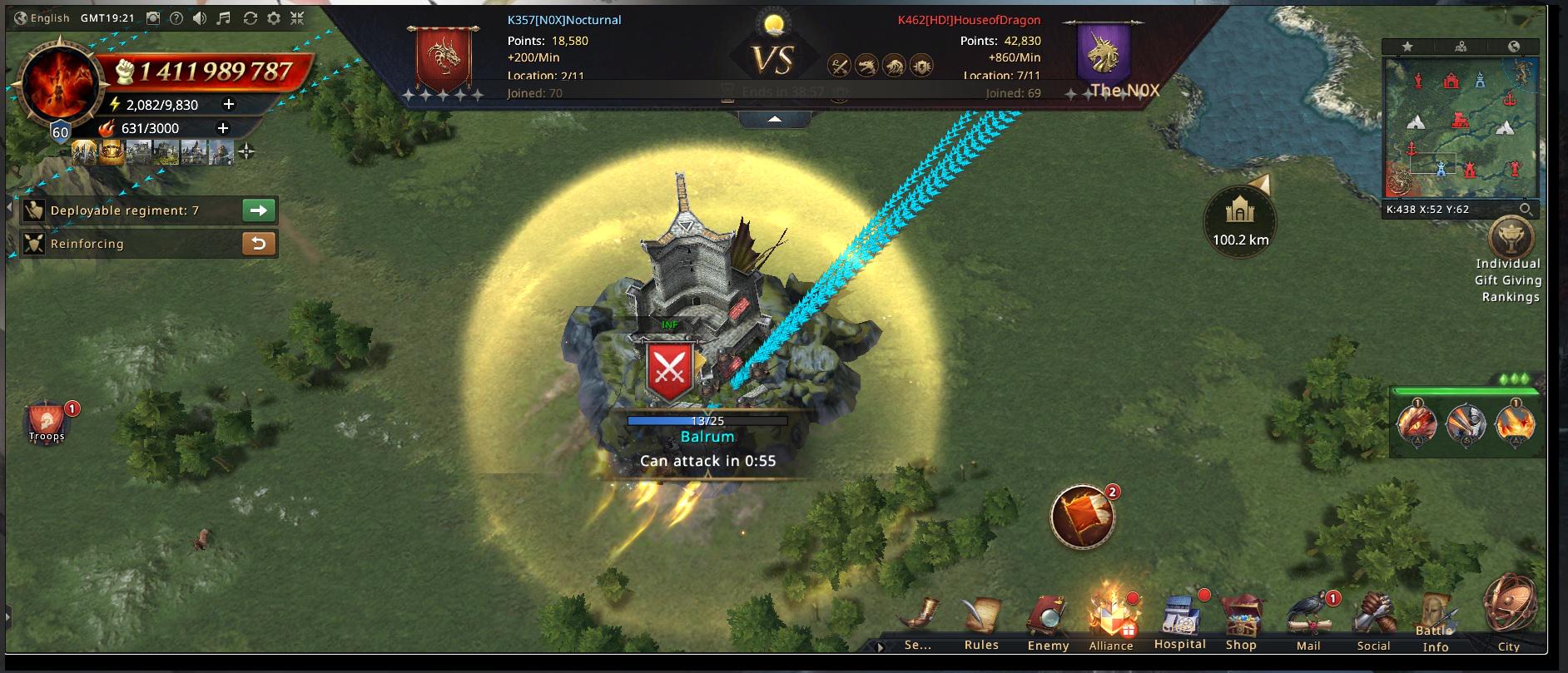Open the Social menu
This screenshot has height=673, width=1568.
click(1373, 622)
